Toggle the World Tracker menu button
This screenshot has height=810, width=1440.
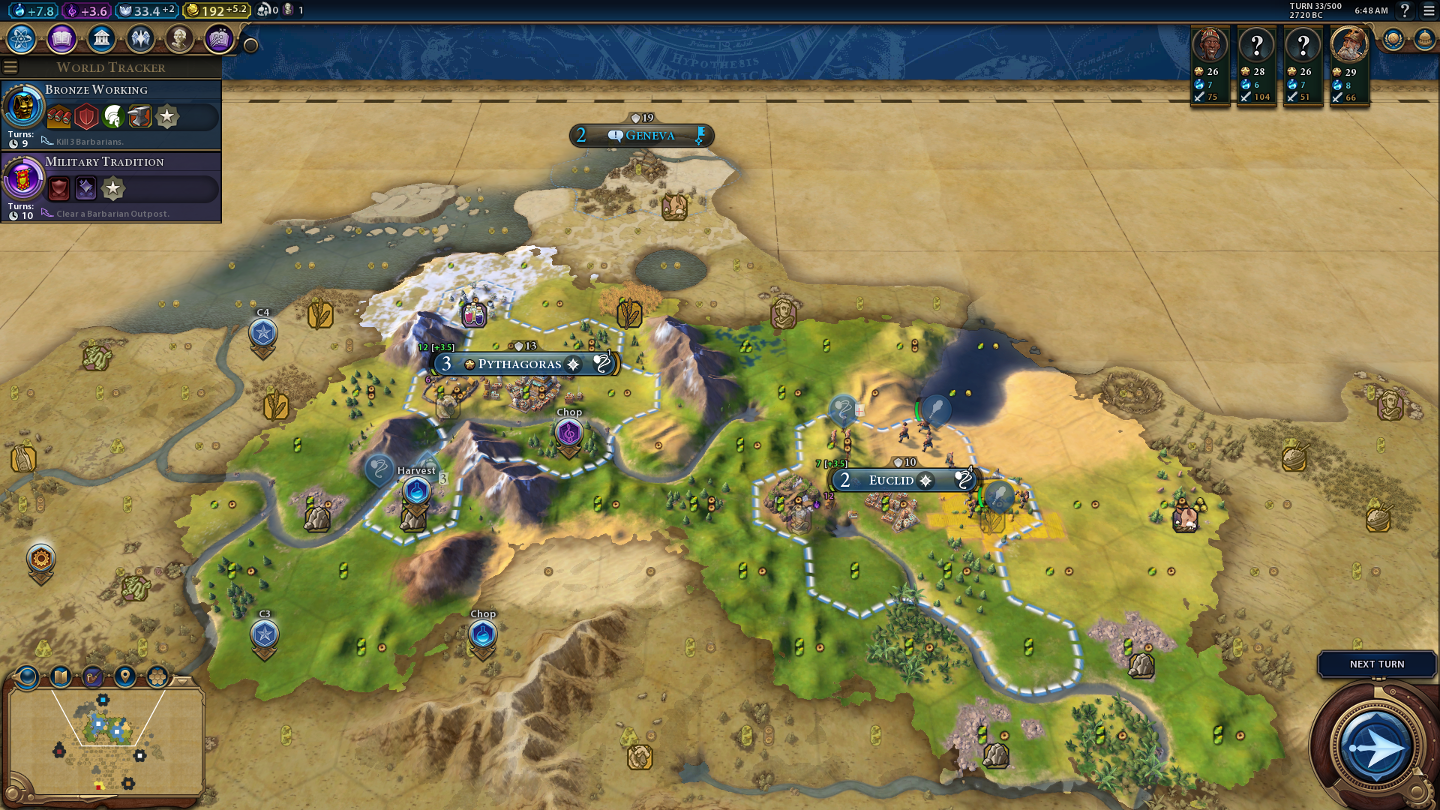click(x=11, y=67)
